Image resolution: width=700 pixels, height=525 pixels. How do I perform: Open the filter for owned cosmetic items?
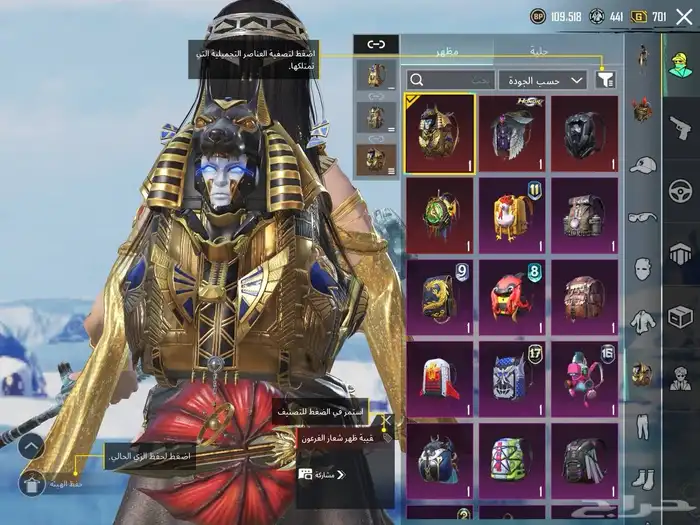coord(605,79)
